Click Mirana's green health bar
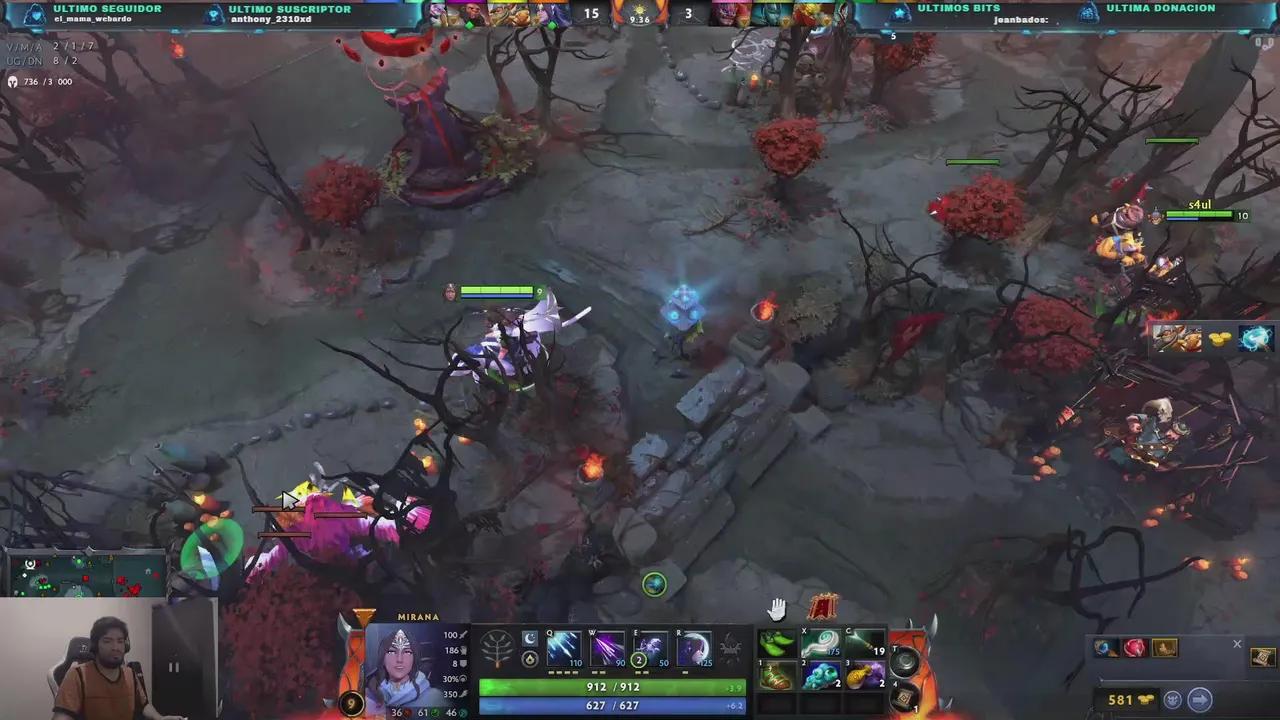The height and width of the screenshot is (720, 1280). (610, 687)
